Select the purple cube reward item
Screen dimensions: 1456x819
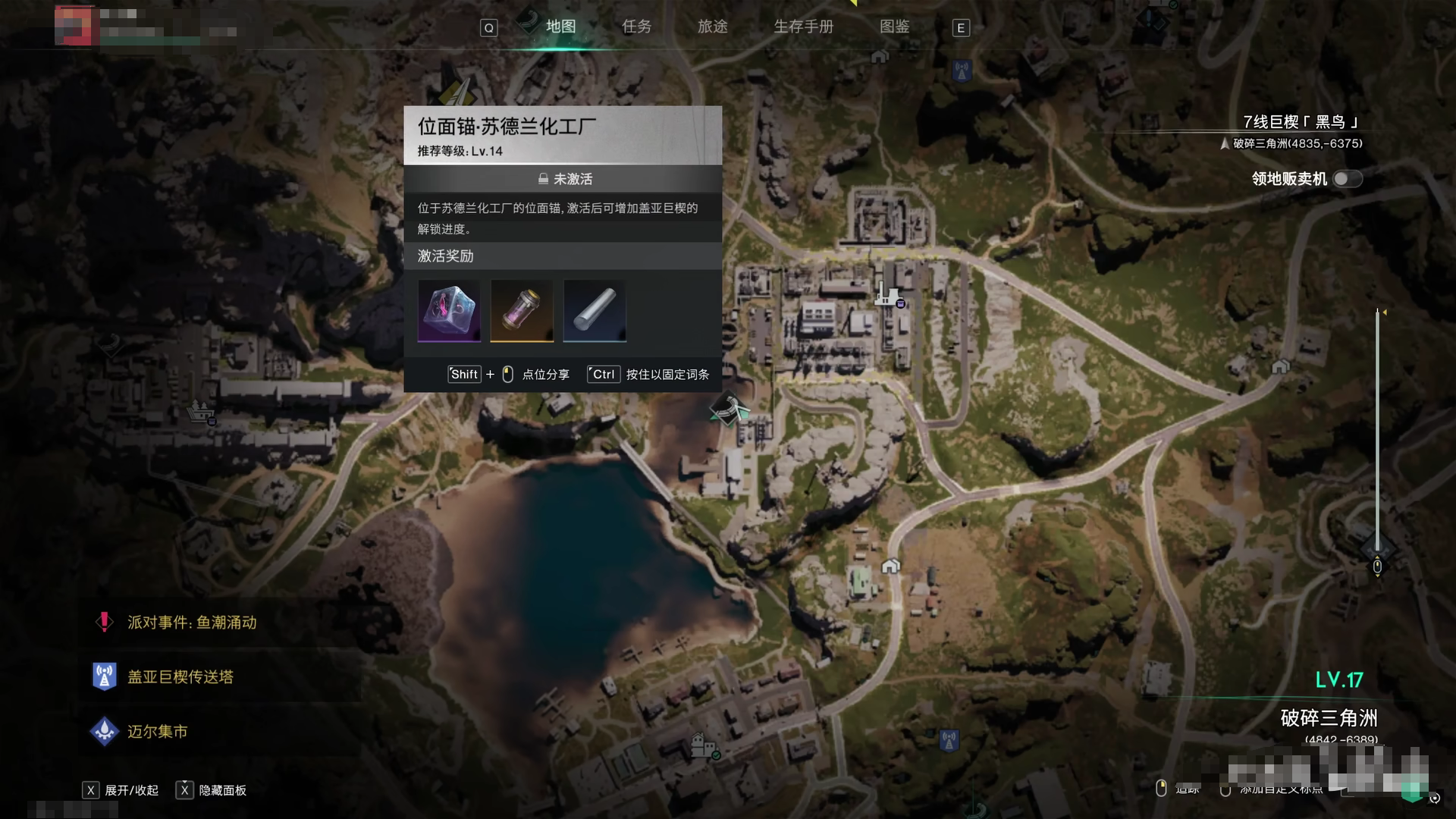[449, 310]
